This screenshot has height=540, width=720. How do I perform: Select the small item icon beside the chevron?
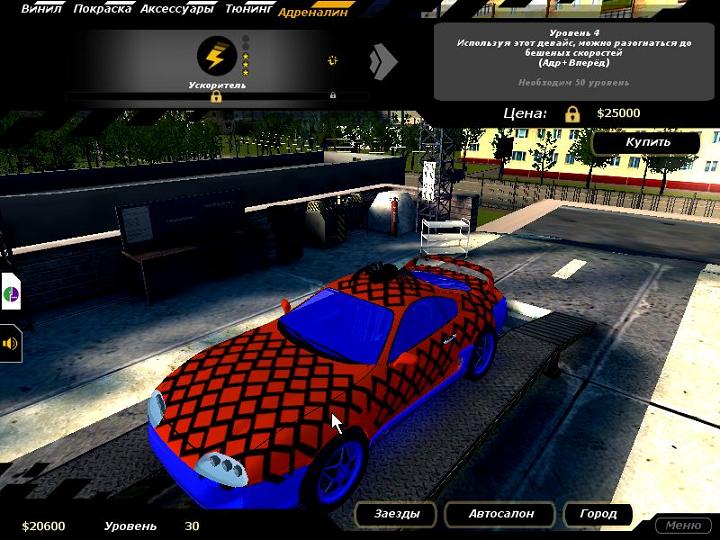pos(332,61)
